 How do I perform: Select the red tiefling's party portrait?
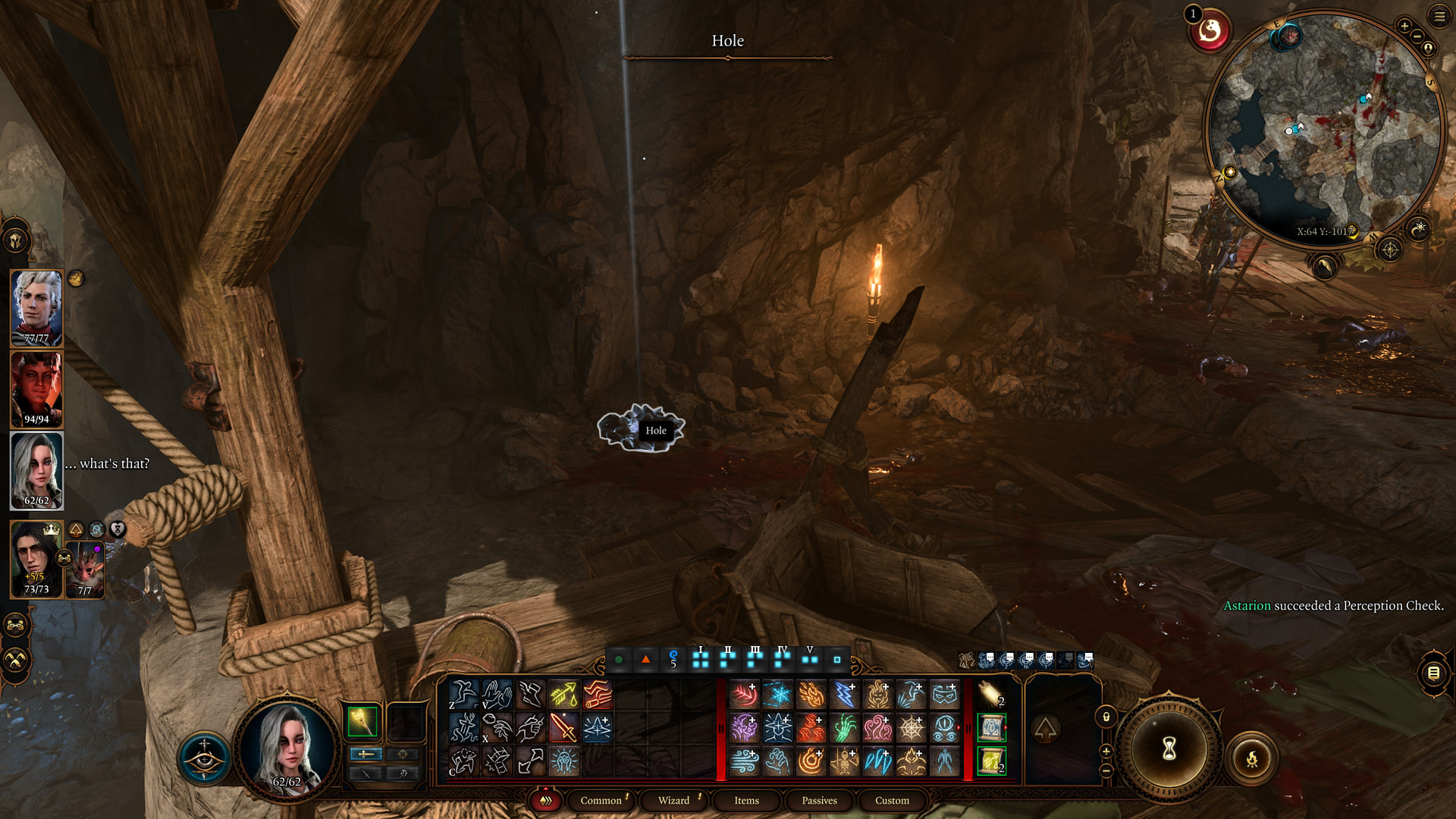click(36, 389)
